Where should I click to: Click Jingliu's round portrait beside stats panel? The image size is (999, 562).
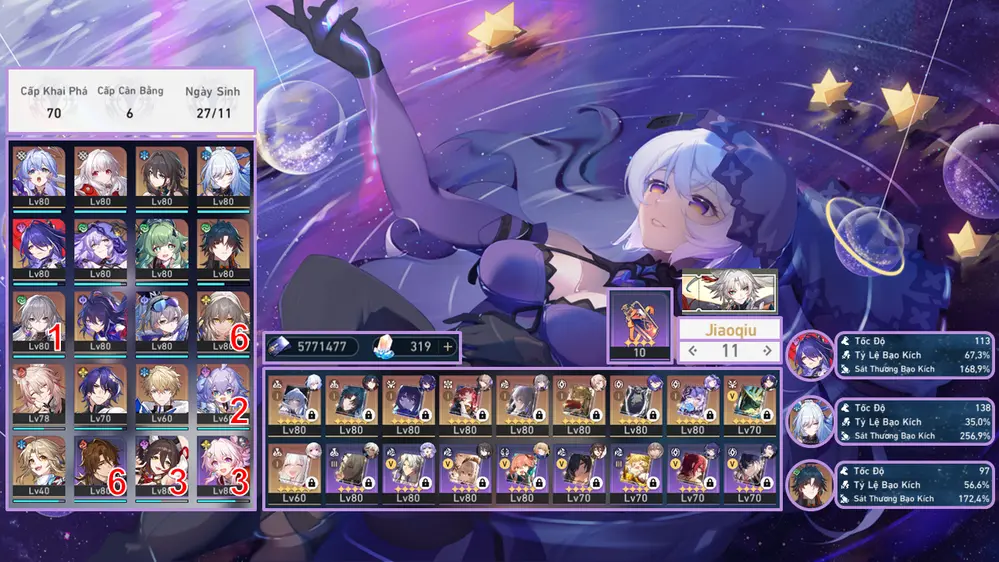click(x=809, y=421)
